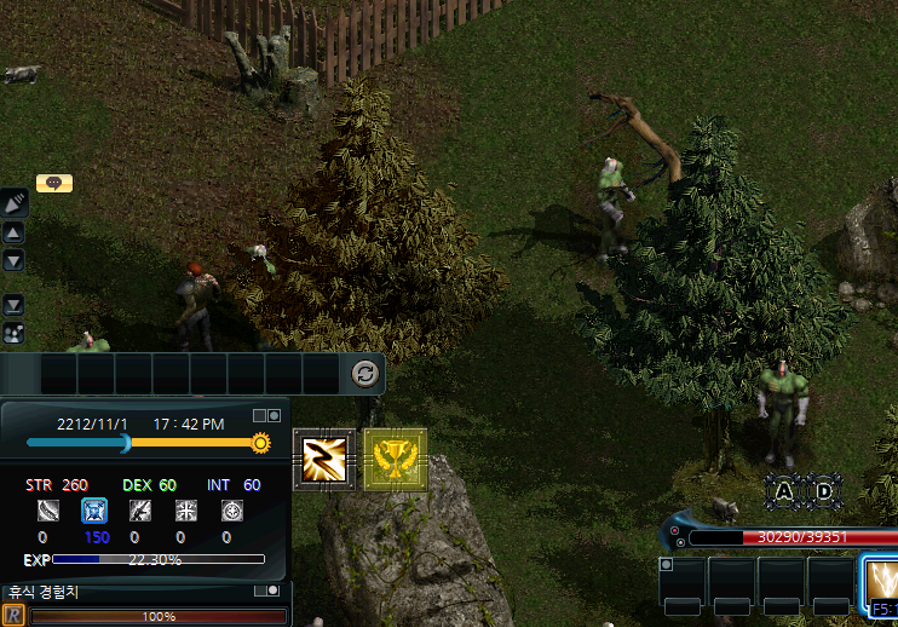Screen dimensions: 898x627
Task: Toggle the D button above the health bar
Action: (x=824, y=492)
